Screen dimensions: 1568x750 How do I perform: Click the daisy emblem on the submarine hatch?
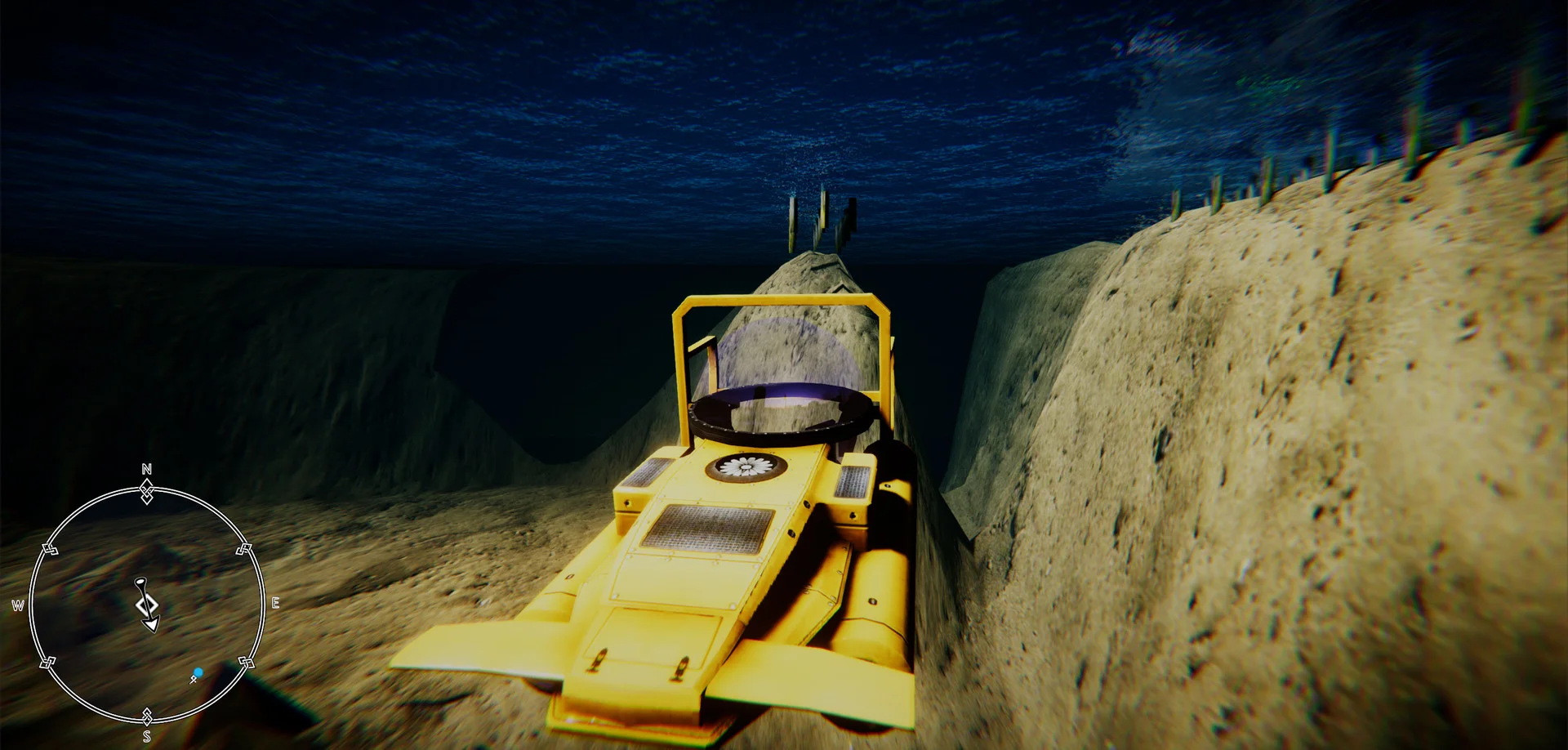[x=746, y=467]
